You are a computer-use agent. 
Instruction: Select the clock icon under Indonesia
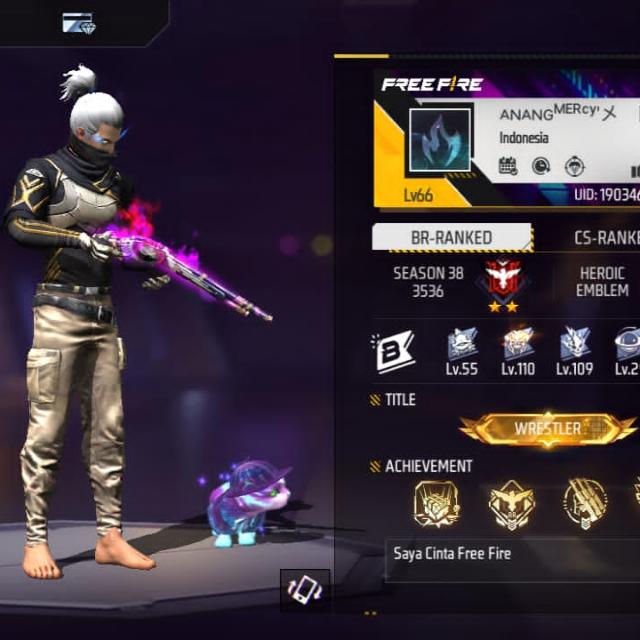[x=541, y=166]
